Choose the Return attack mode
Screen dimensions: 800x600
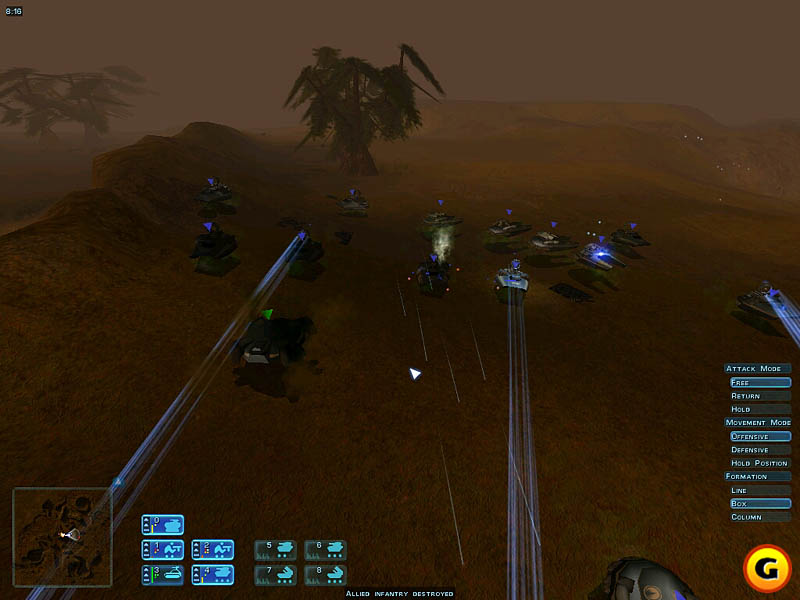pyautogui.click(x=759, y=396)
